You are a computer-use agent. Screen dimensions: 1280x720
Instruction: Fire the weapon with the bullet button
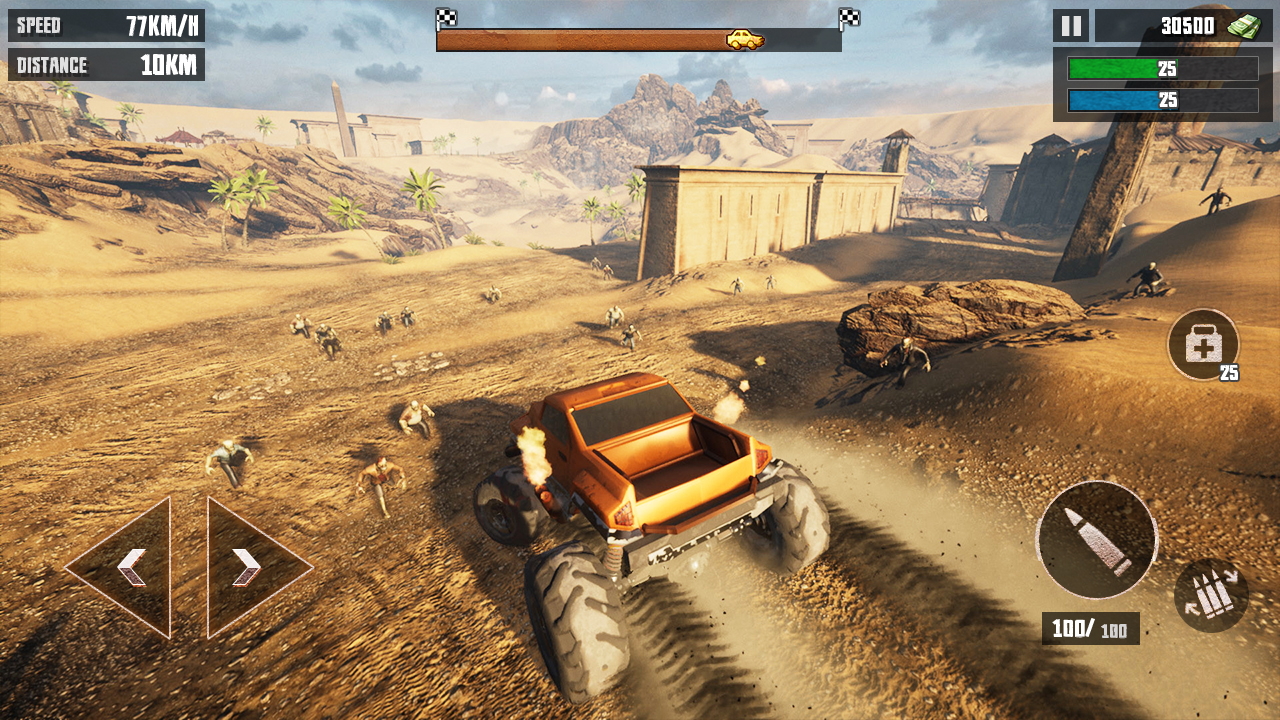tap(1096, 540)
